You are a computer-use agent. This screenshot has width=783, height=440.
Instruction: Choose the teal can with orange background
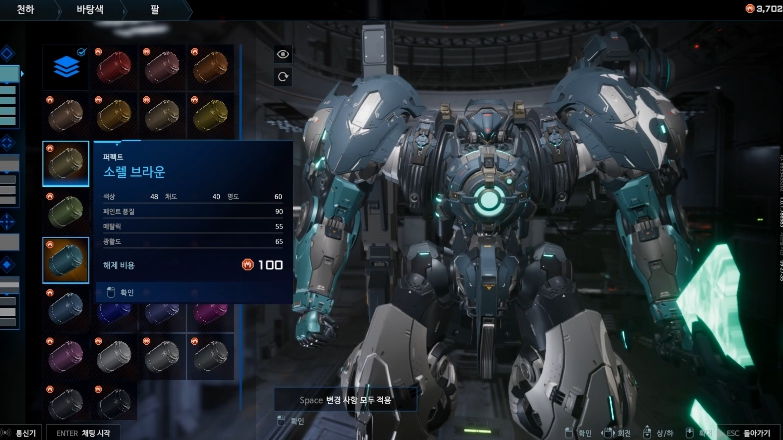click(x=66, y=259)
